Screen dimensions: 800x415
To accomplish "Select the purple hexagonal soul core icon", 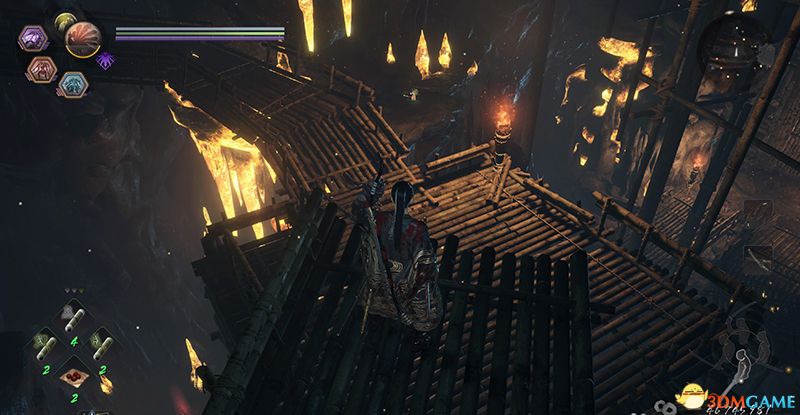I will (30, 40).
